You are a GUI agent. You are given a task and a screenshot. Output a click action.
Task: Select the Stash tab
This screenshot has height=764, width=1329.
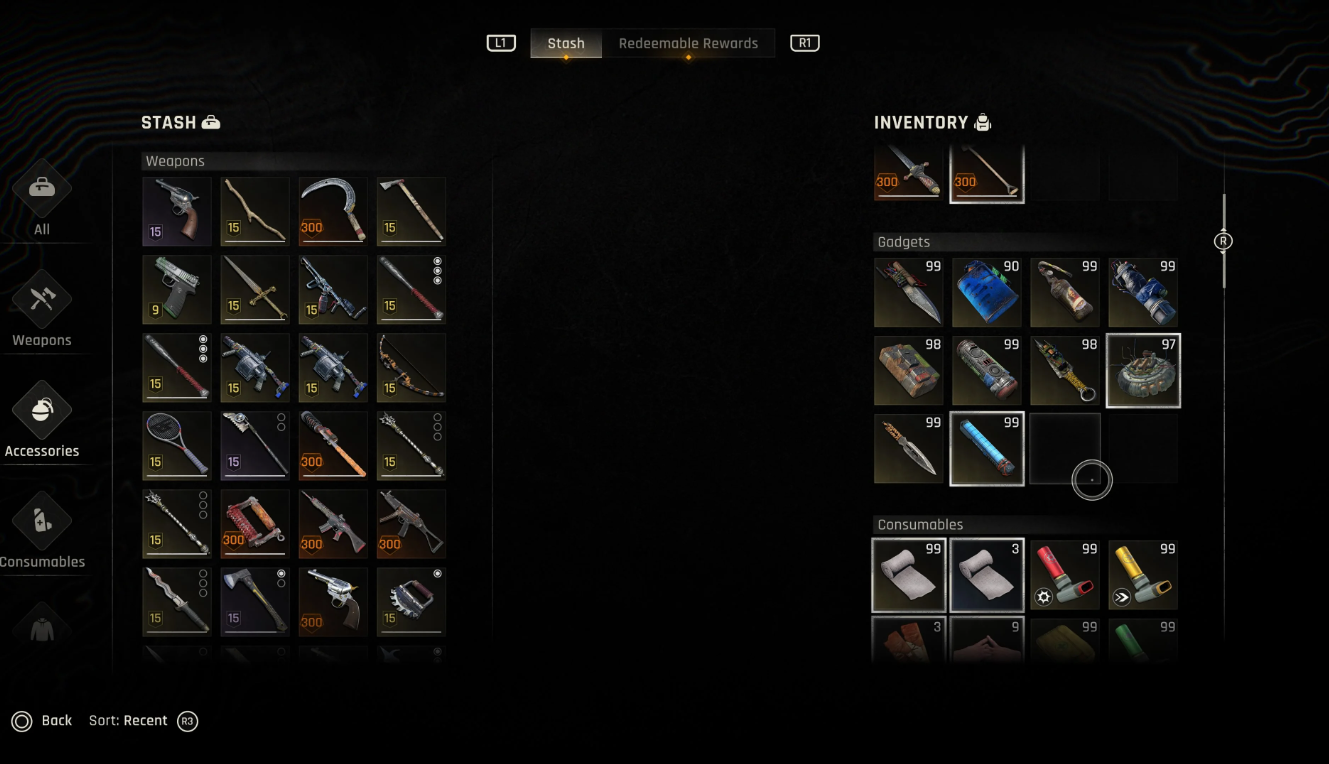[x=566, y=44]
